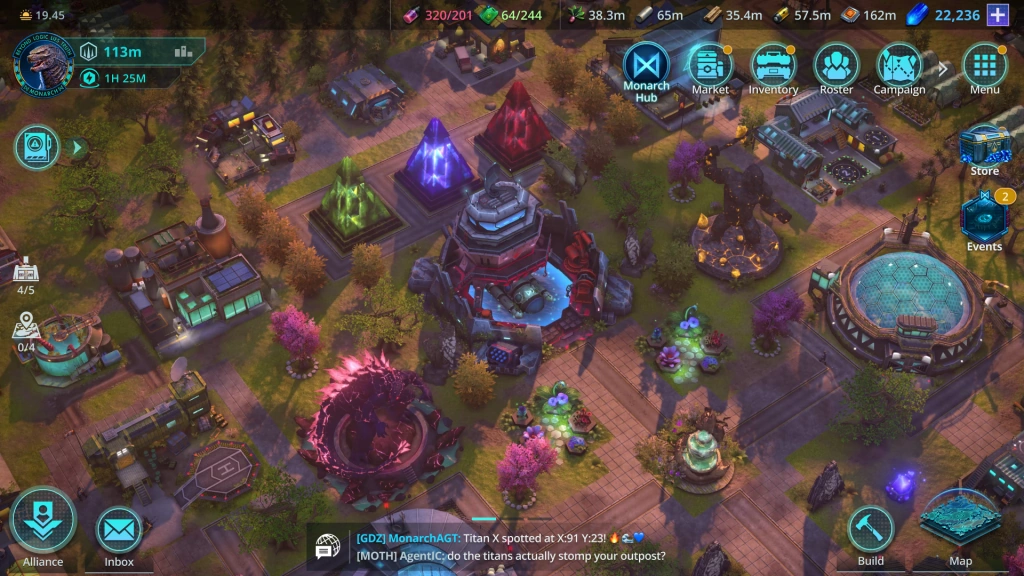The width and height of the screenshot is (1024, 576).
Task: Open the alliance chat box
Action: click(500, 547)
